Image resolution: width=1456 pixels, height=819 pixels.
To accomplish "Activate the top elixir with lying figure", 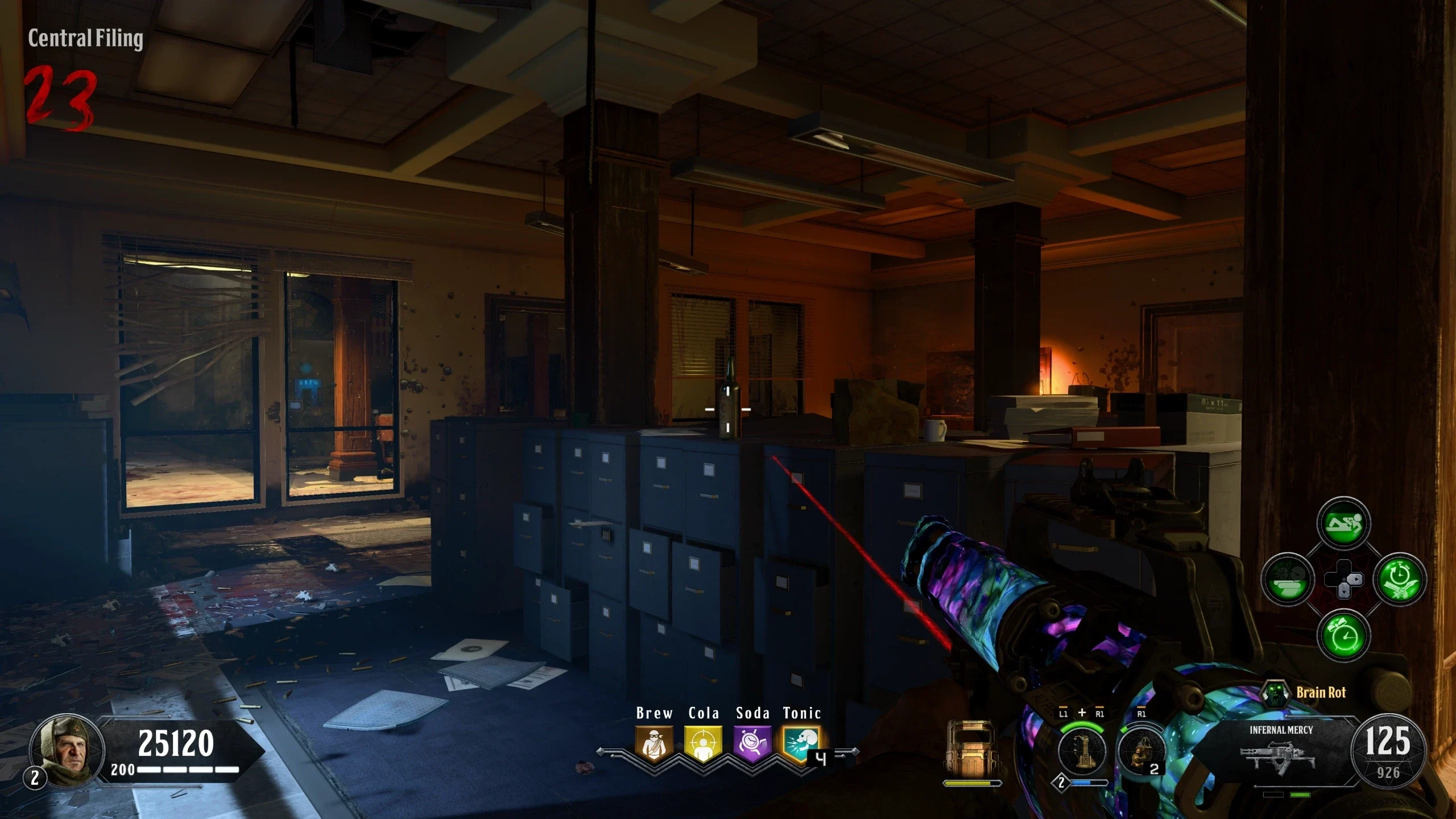I will click(x=1343, y=523).
